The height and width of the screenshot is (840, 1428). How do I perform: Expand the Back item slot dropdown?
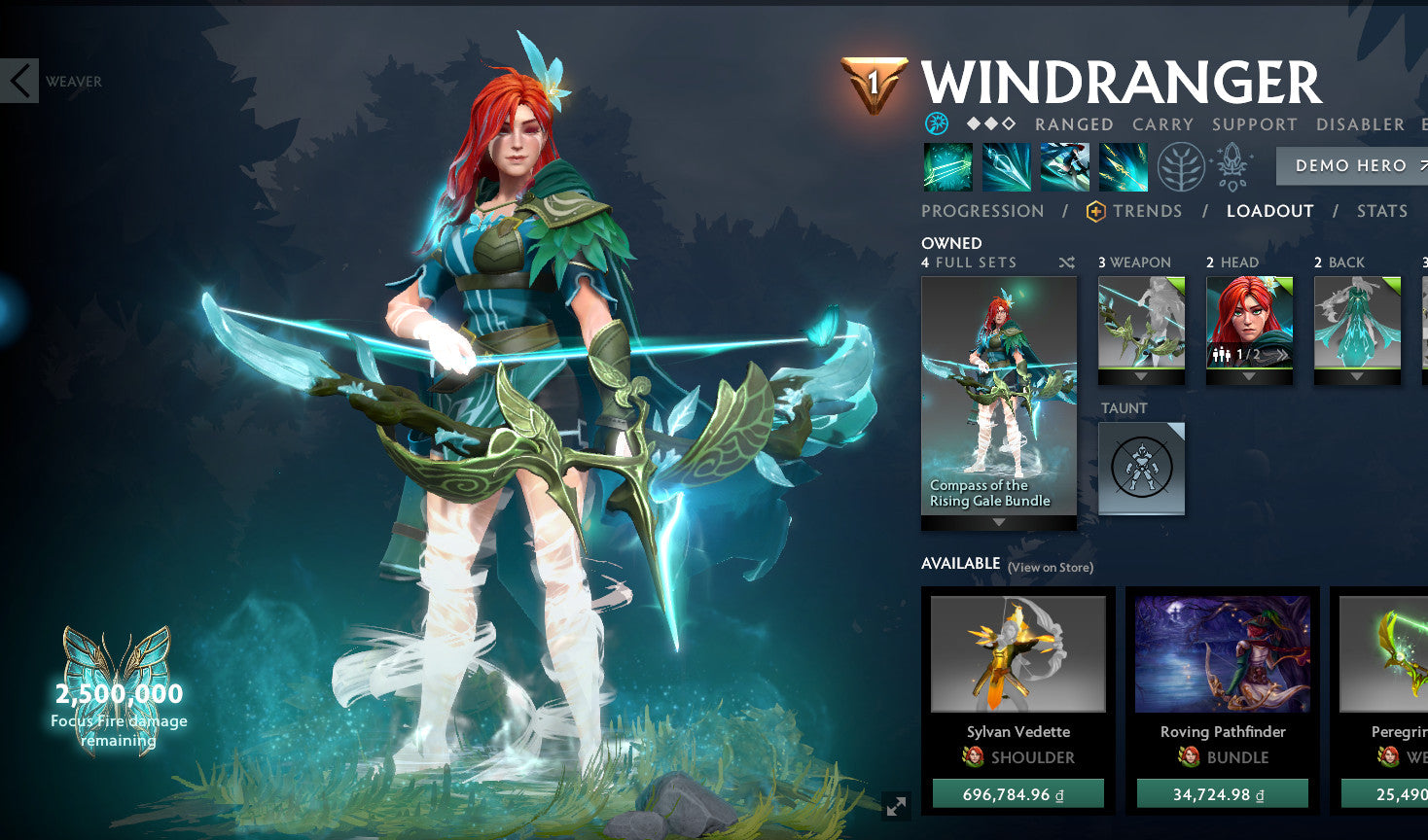click(x=1356, y=379)
